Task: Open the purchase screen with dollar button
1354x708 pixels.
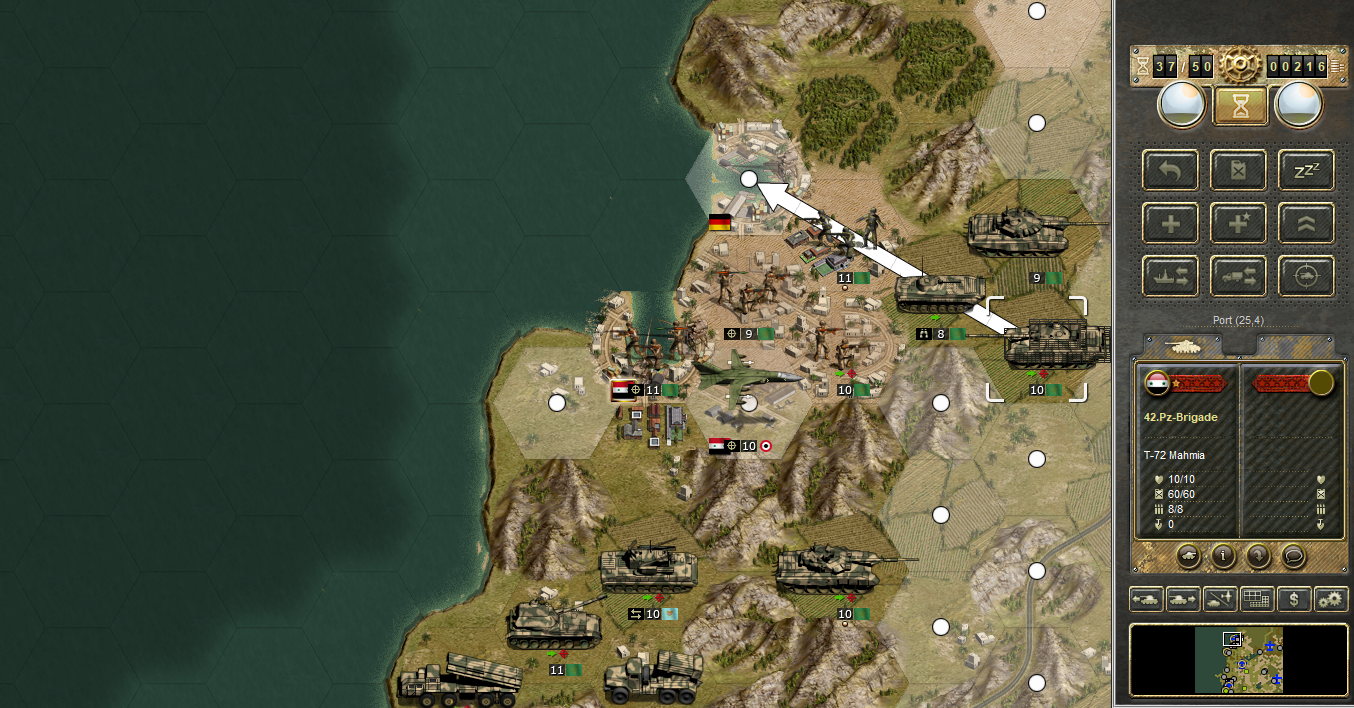Action: point(1294,599)
